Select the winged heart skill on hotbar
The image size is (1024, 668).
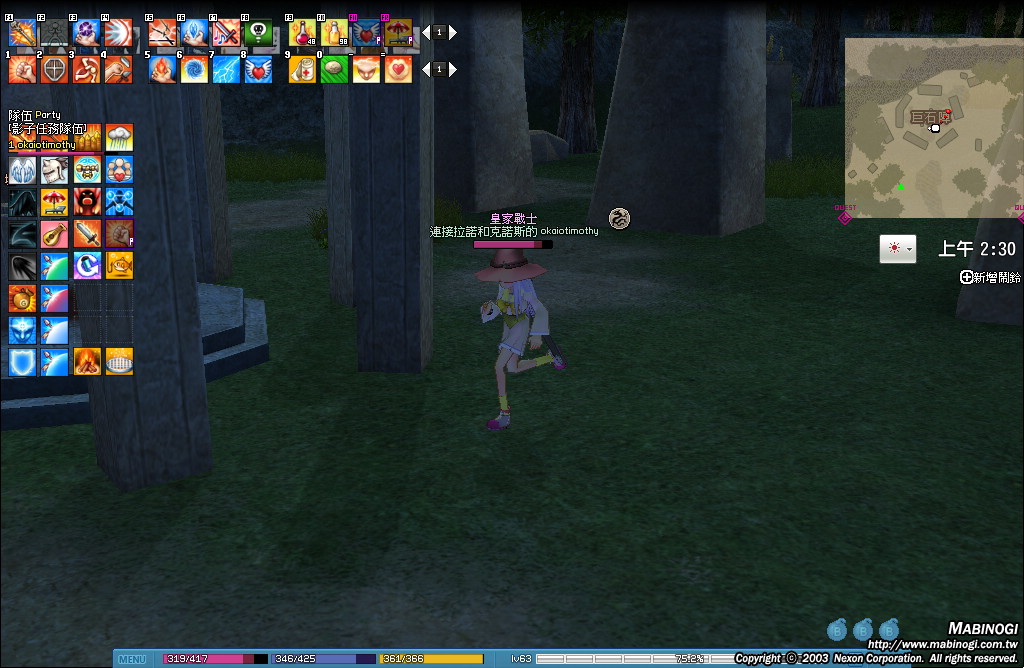point(258,69)
